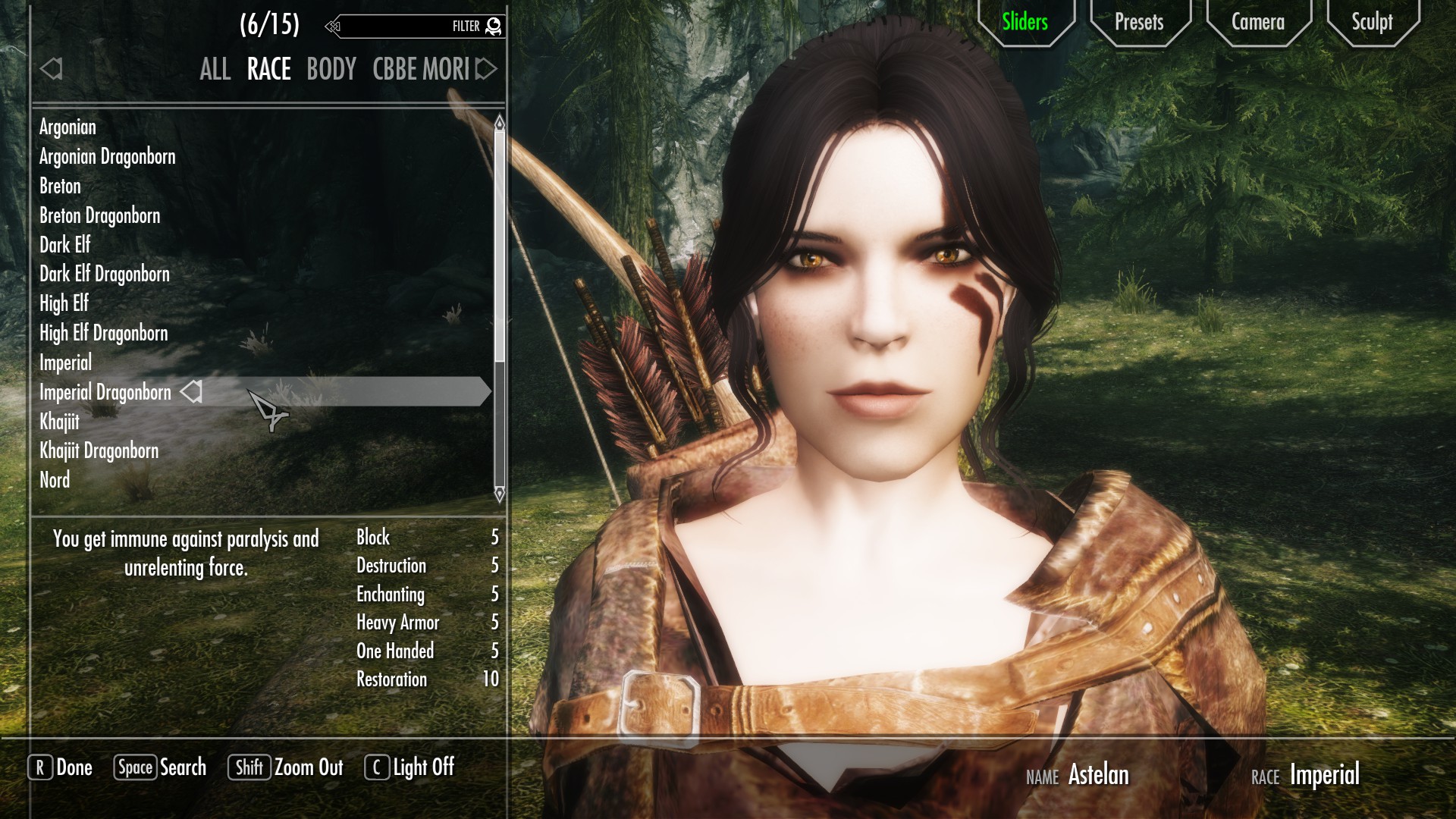Pick the Dark Elf race
The image size is (1456, 819).
pos(64,245)
